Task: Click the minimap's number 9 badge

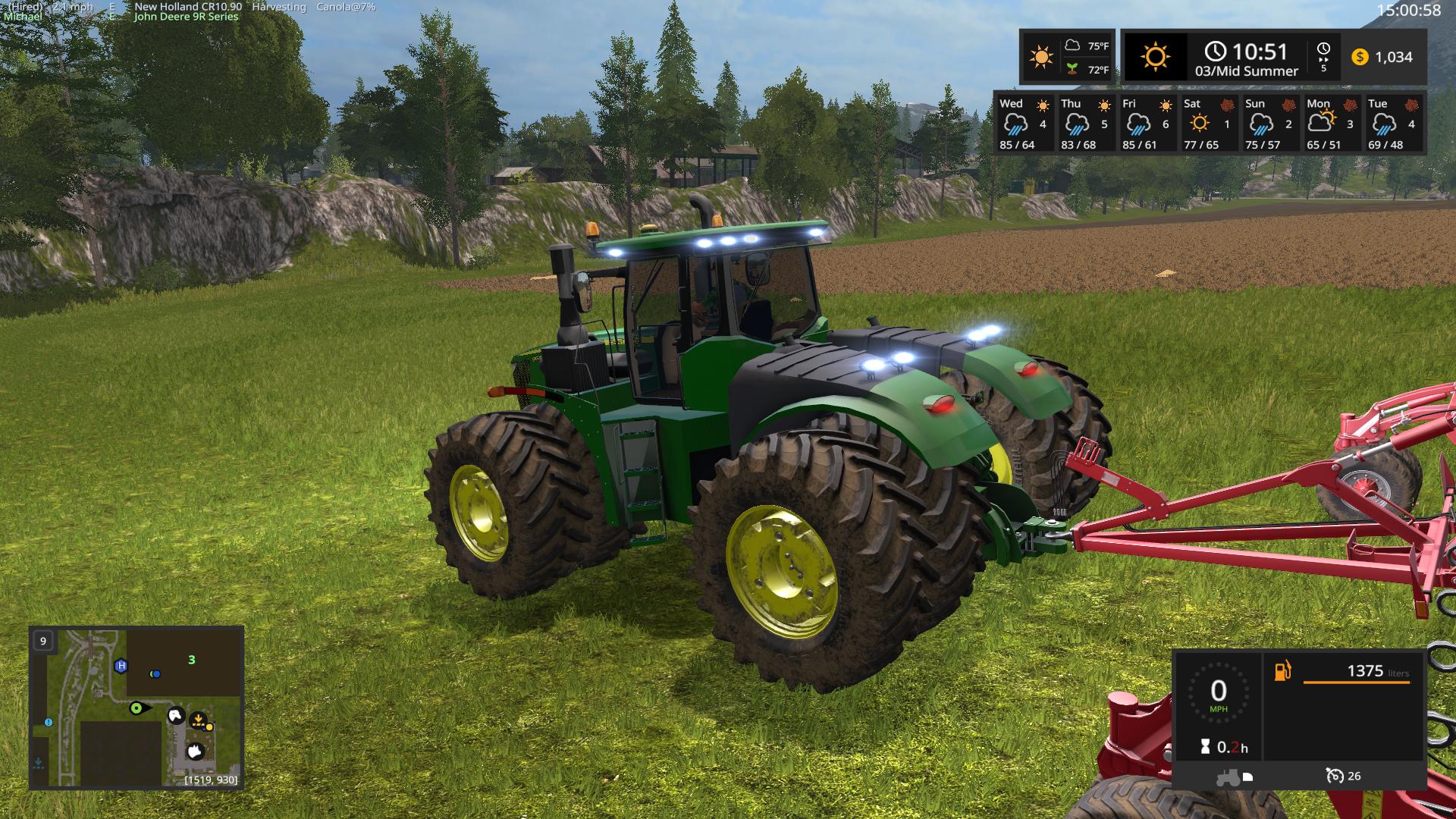Action: pos(43,641)
